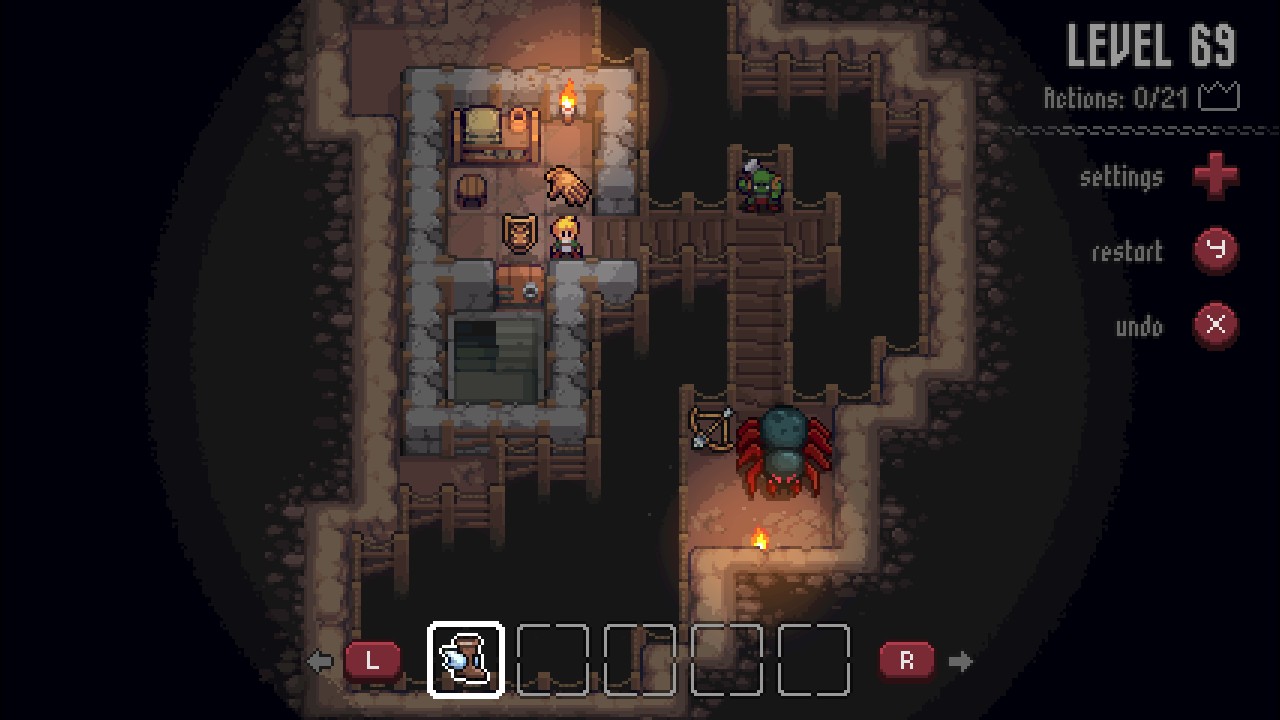
Task: Select the blonde hero character
Action: click(x=565, y=238)
